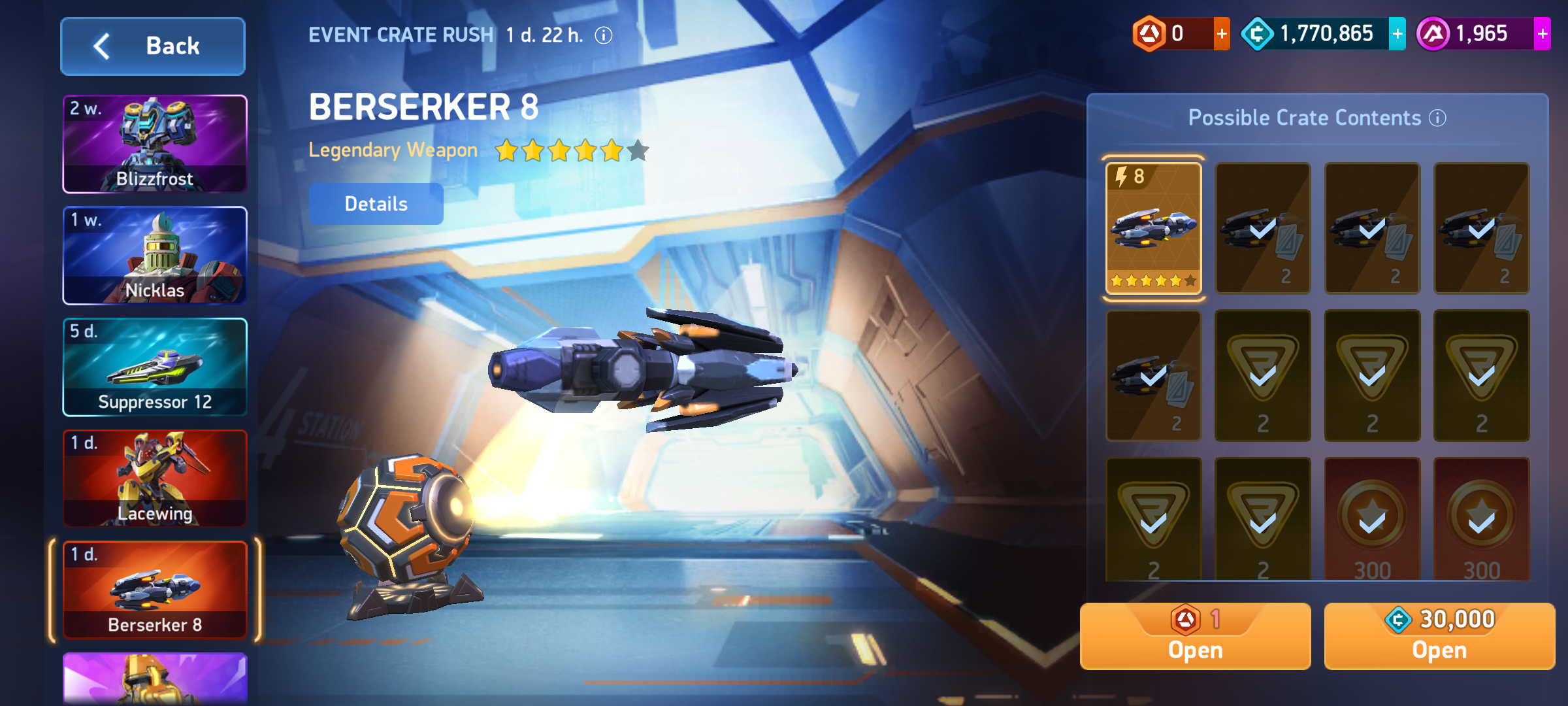This screenshot has height=706, width=1568.
Task: Open crate with 1 orange token
Action: [x=1195, y=636]
